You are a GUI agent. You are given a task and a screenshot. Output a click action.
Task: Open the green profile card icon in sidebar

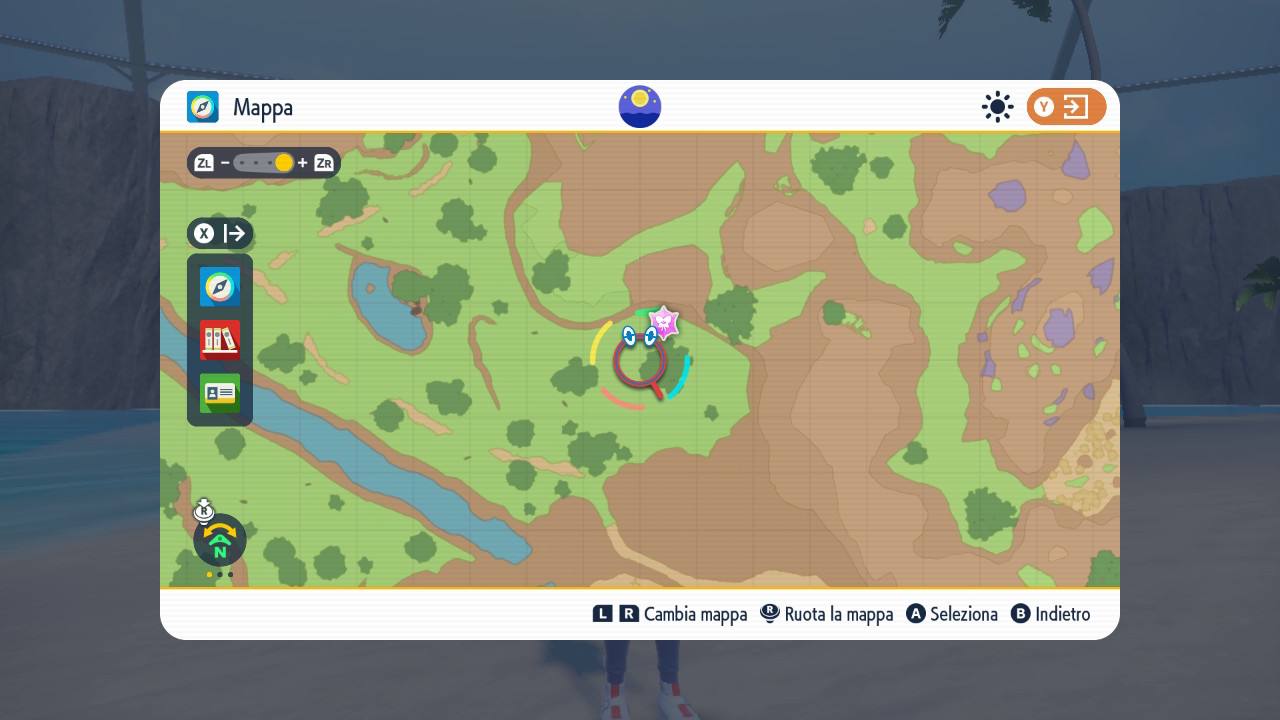point(219,393)
